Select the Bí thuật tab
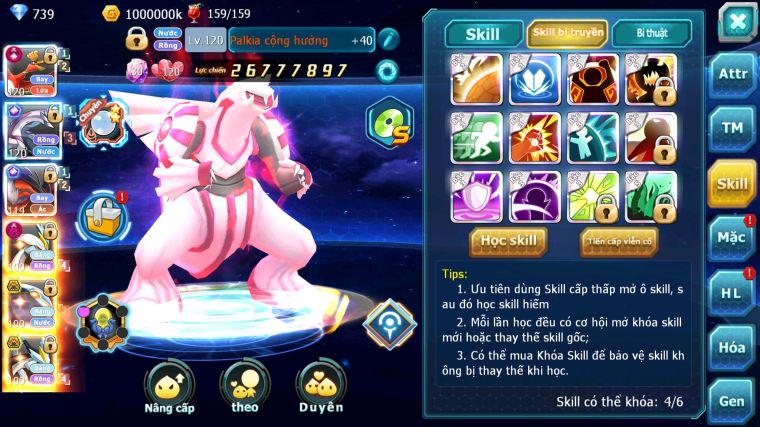 (x=650, y=33)
